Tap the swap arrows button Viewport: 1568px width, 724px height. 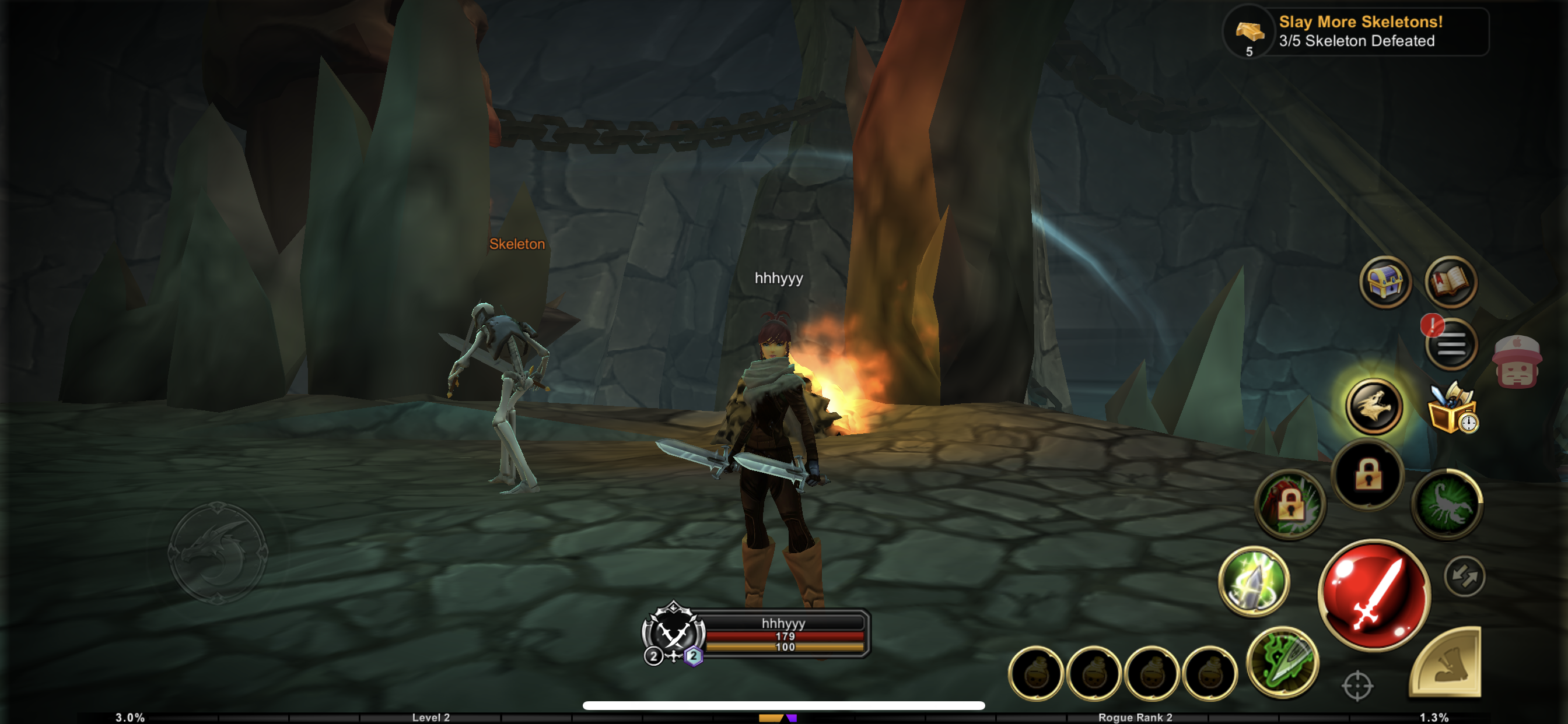(x=1465, y=576)
